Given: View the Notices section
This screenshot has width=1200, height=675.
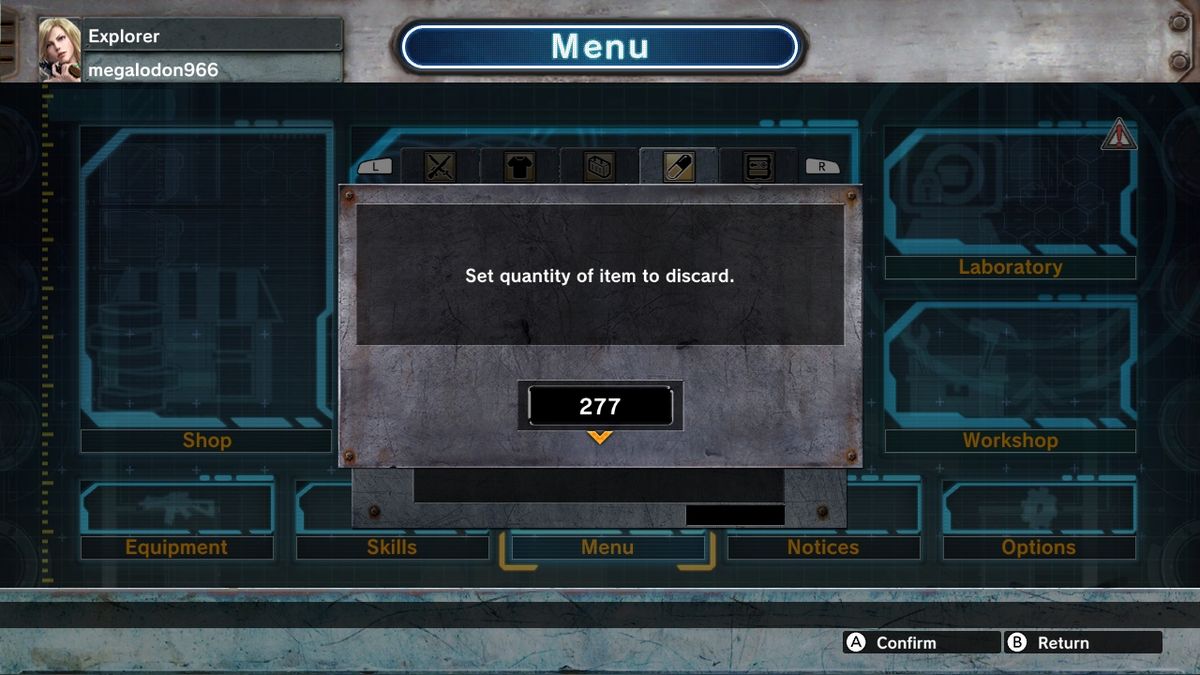Looking at the screenshot, I should [823, 547].
